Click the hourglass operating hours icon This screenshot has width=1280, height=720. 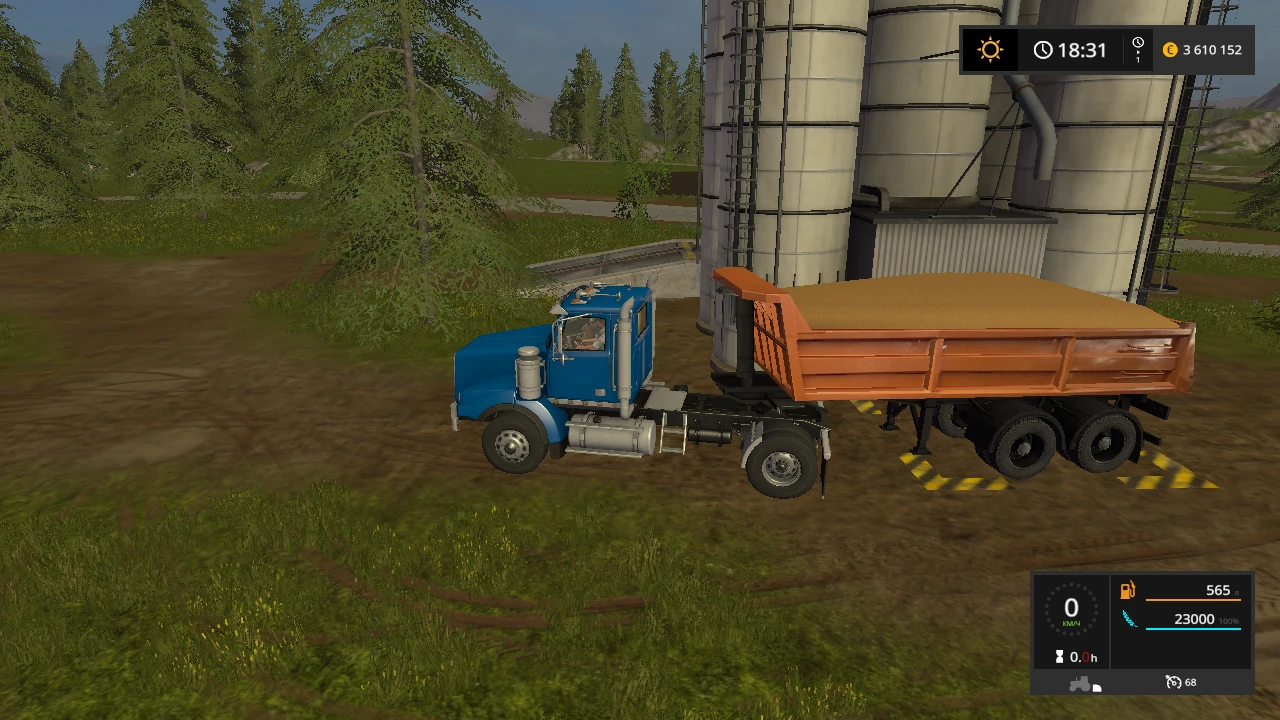tap(1059, 656)
